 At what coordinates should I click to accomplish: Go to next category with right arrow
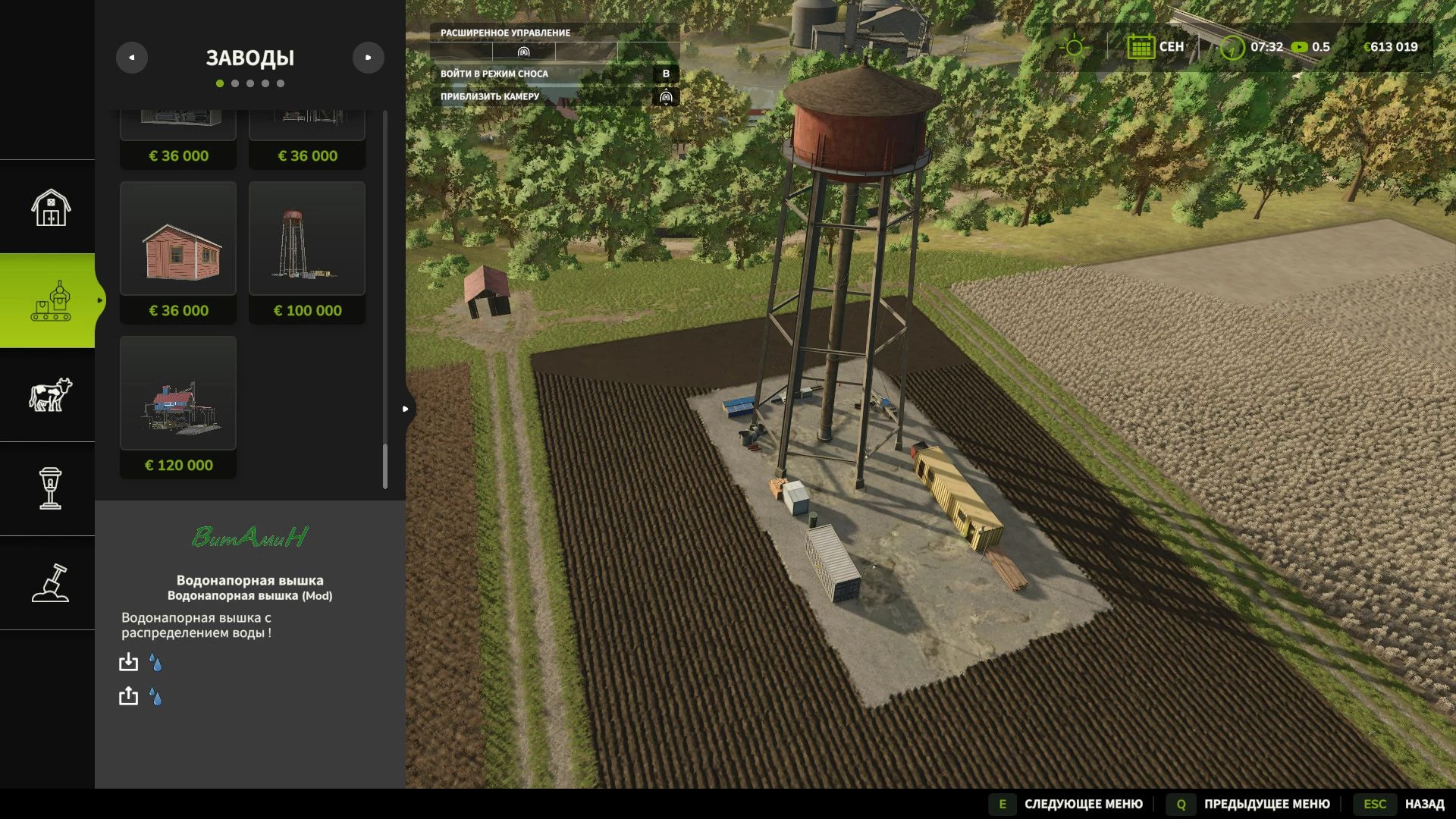369,58
